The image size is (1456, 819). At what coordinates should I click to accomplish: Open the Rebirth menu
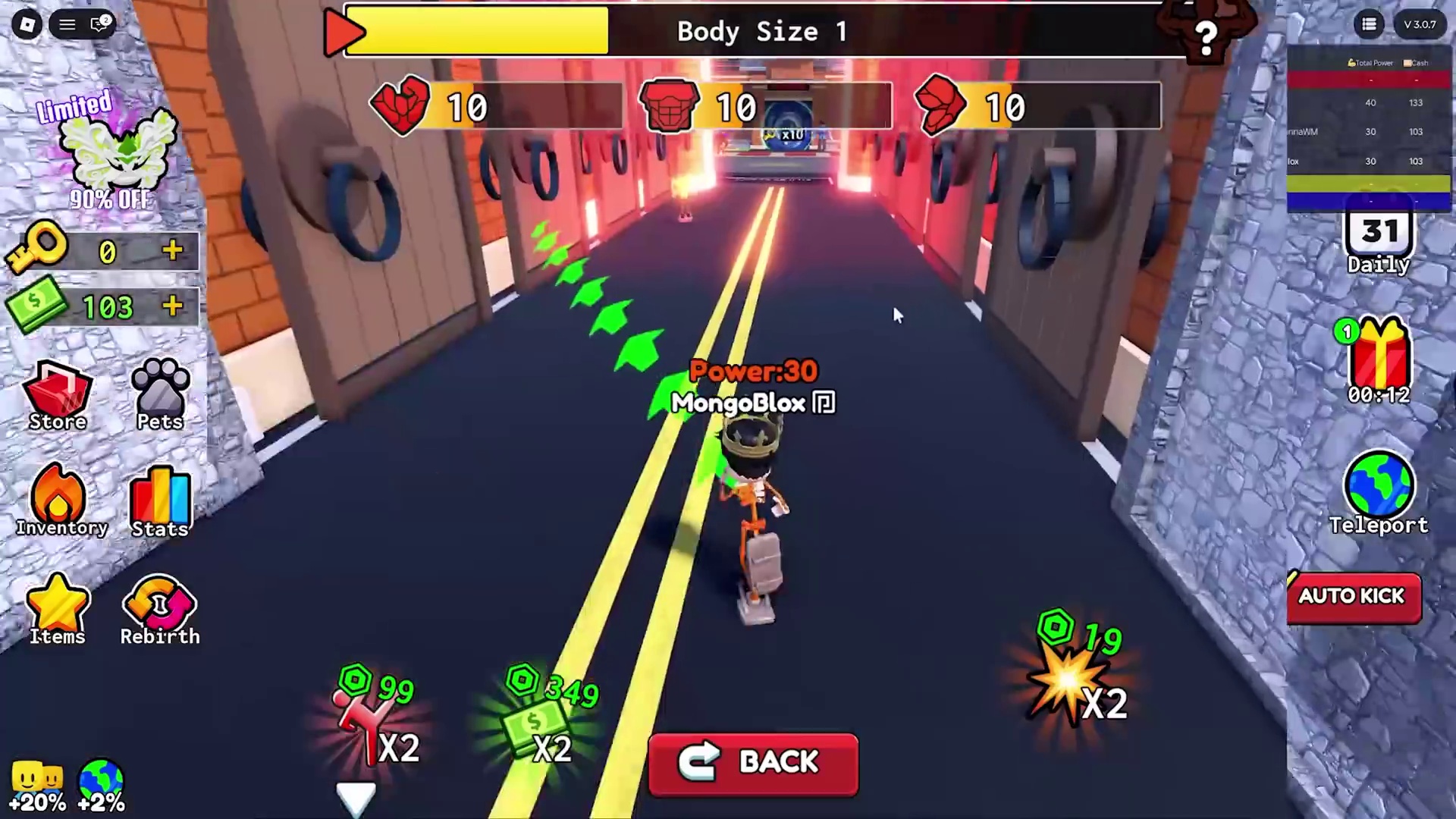coord(160,610)
